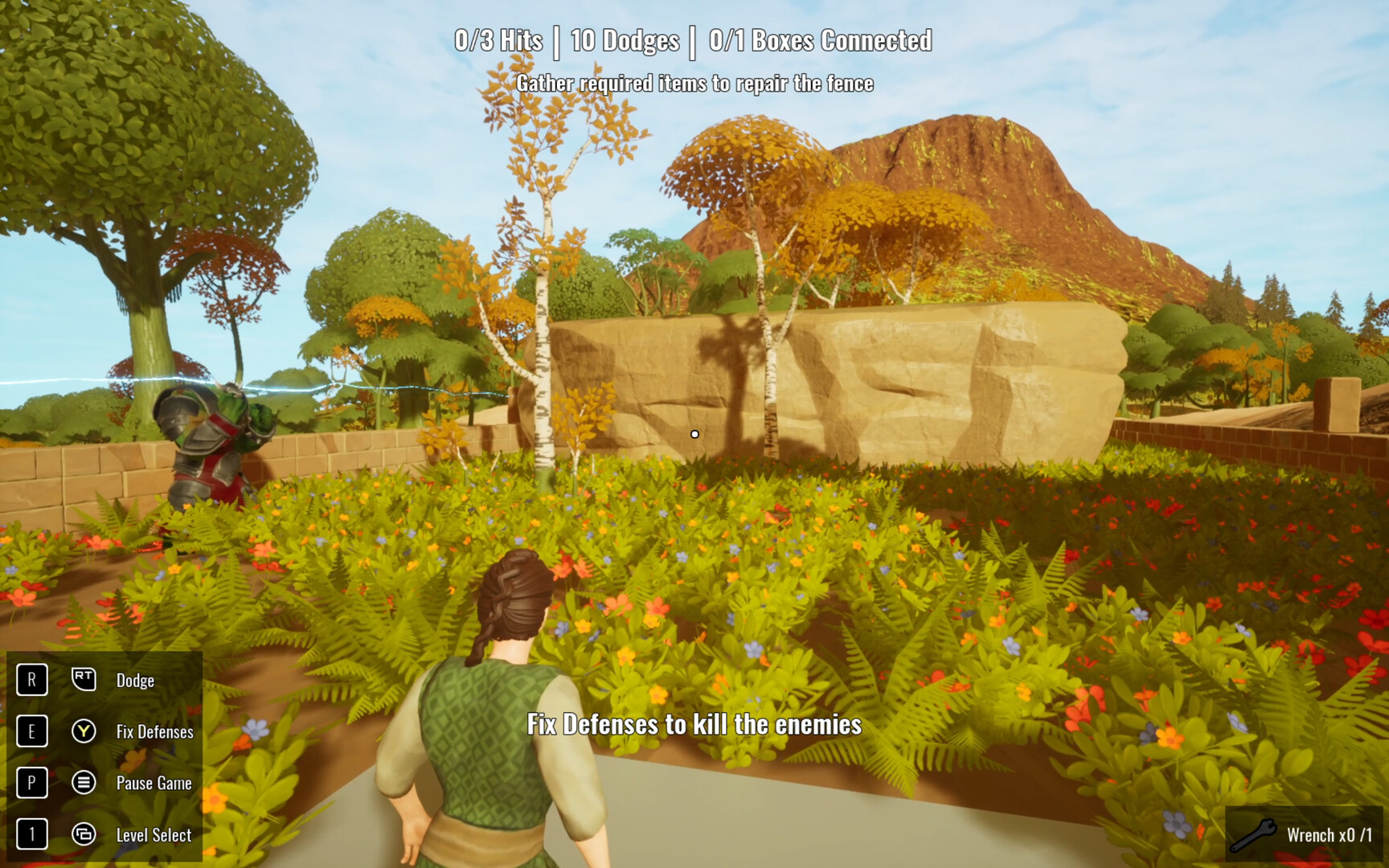
Task: Click the objective text about repairing the fence
Action: tap(696, 83)
